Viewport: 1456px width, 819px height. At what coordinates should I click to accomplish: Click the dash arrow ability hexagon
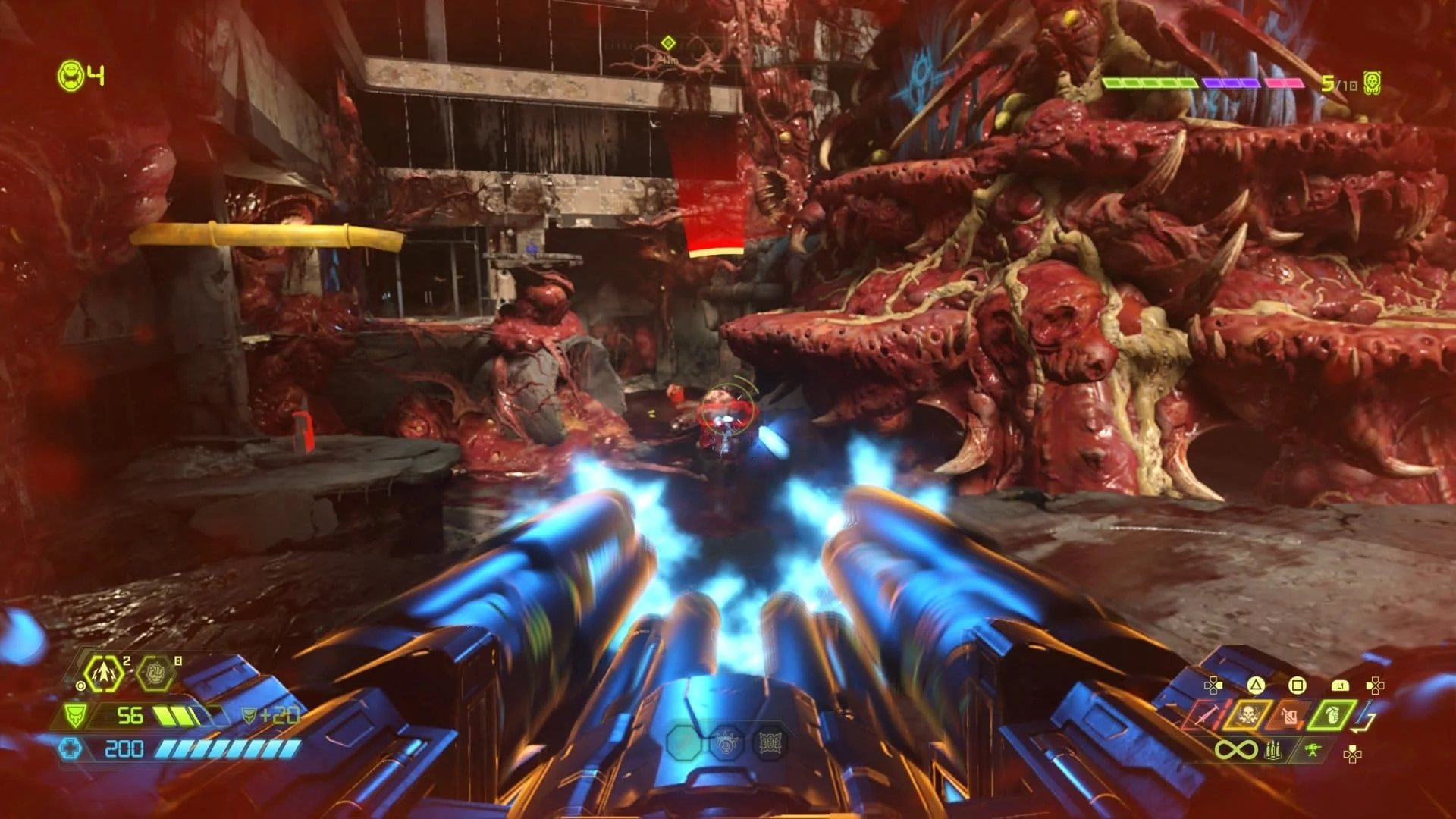tap(102, 673)
